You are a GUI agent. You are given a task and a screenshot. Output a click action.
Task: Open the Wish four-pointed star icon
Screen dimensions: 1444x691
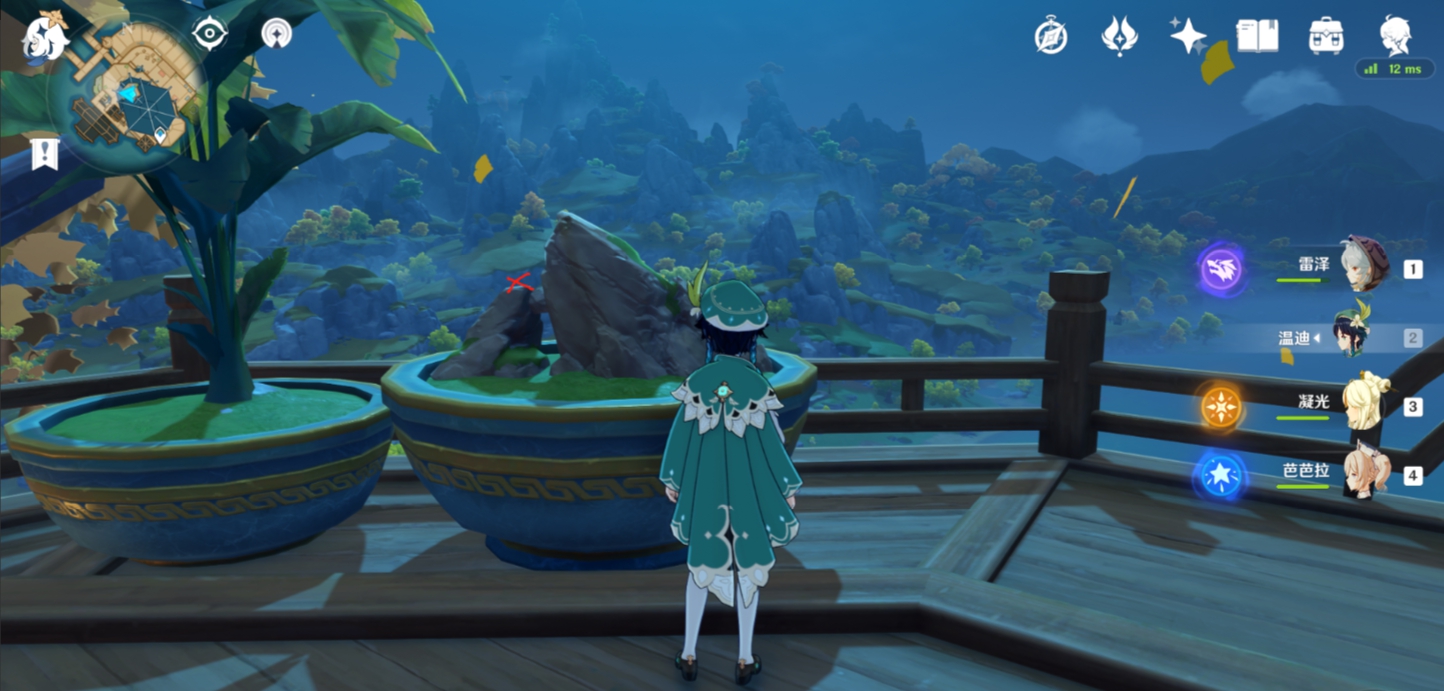pyautogui.click(x=1188, y=37)
